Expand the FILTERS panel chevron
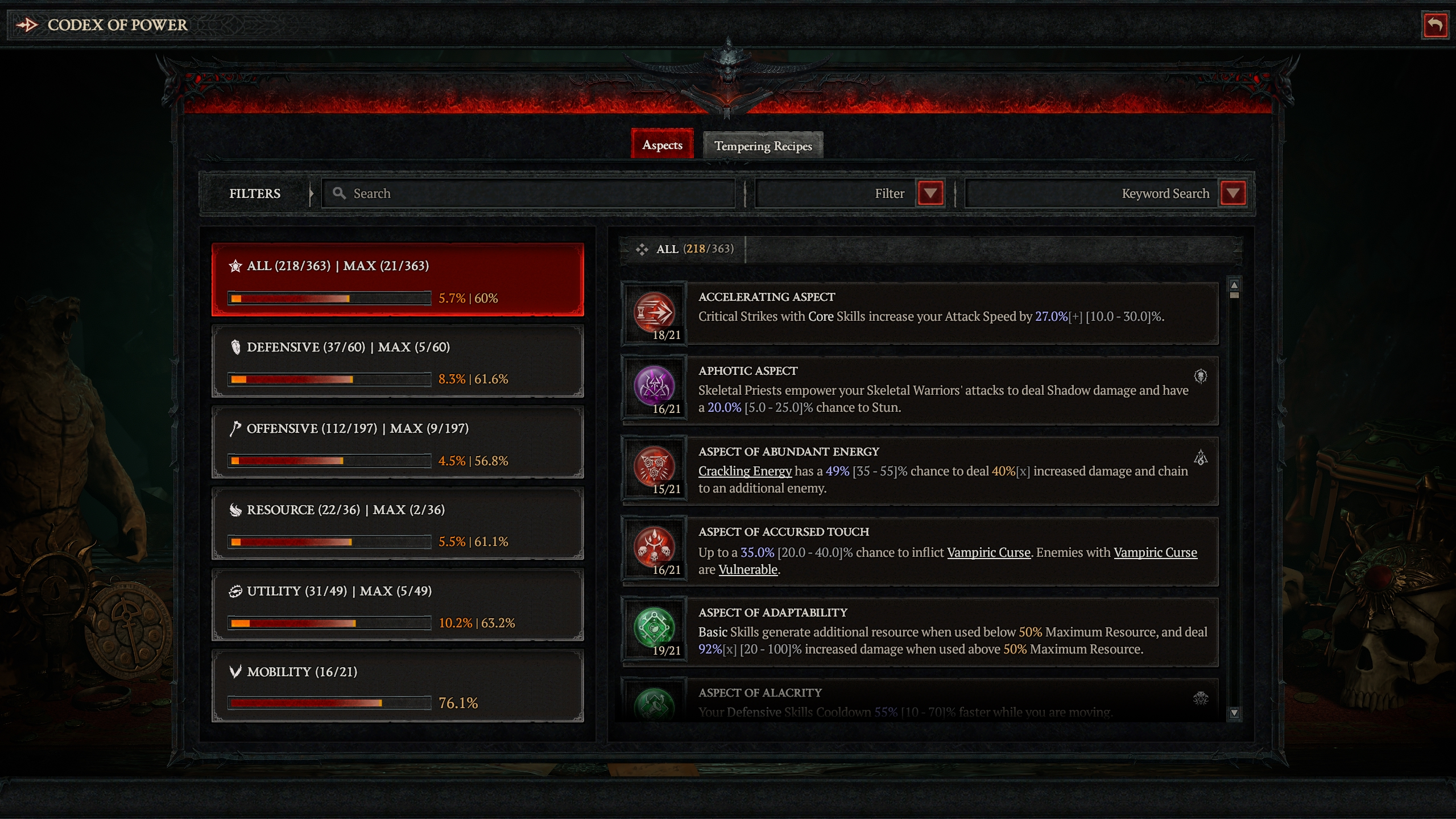The height and width of the screenshot is (819, 1456). click(311, 193)
